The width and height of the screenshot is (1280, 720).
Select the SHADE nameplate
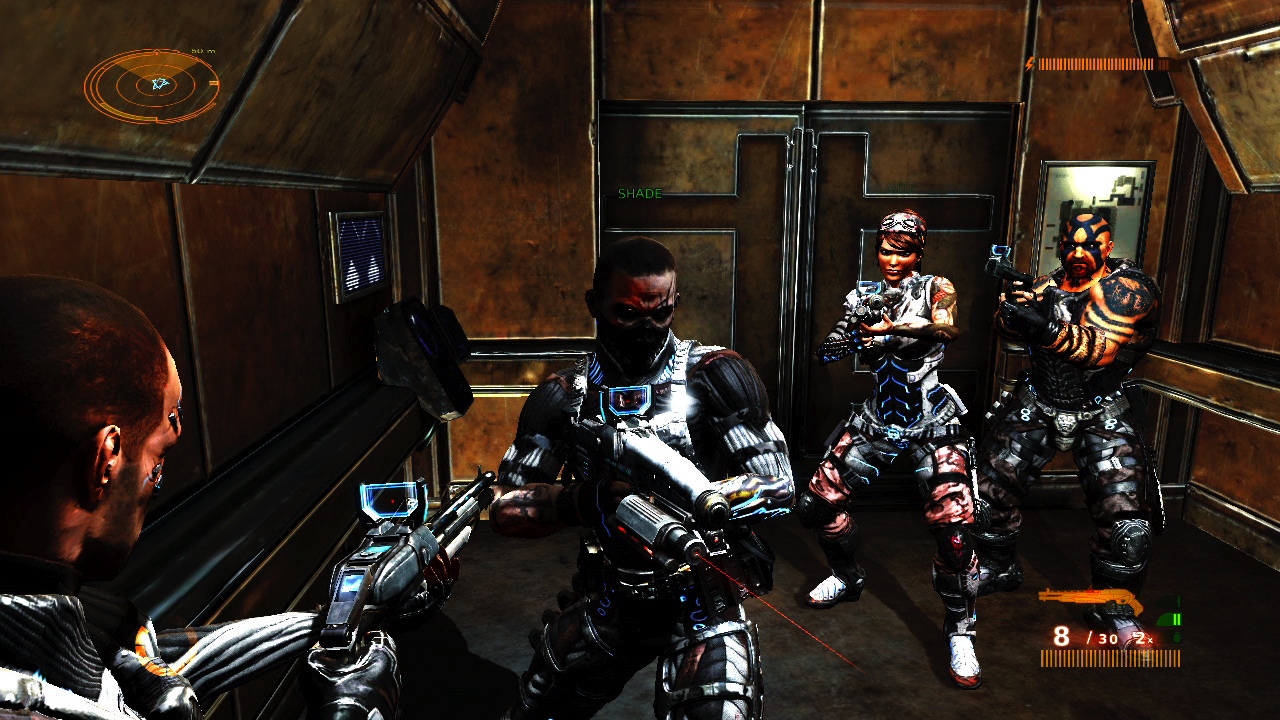tap(640, 192)
